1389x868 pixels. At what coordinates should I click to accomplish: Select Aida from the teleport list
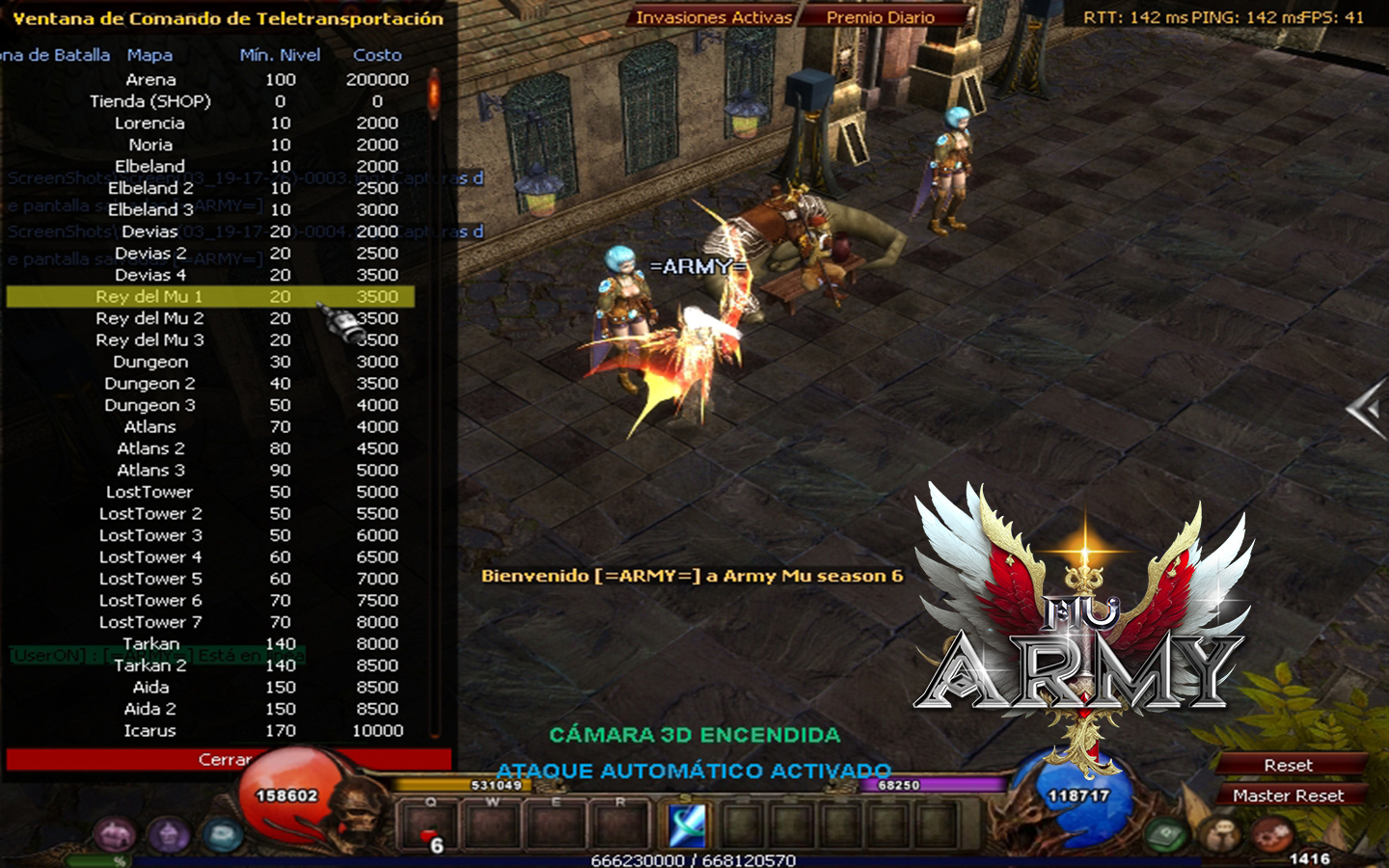pos(150,688)
